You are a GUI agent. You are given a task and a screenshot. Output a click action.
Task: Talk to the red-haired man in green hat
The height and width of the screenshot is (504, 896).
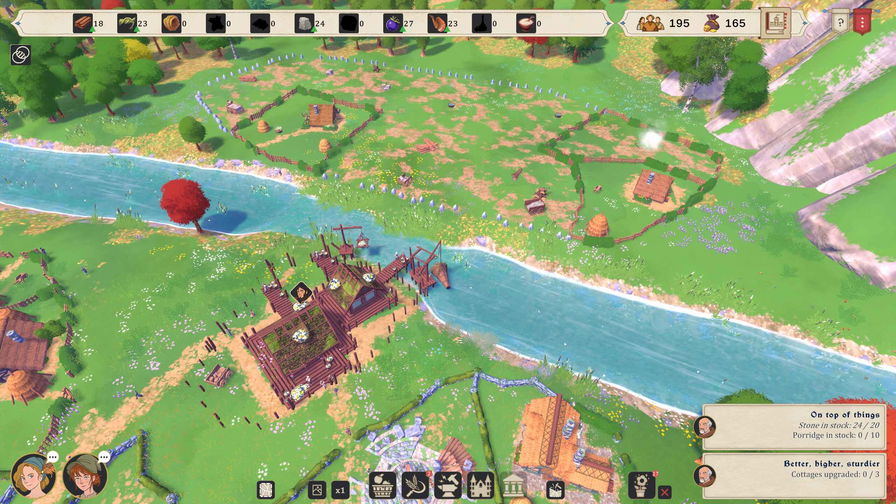pos(84,476)
